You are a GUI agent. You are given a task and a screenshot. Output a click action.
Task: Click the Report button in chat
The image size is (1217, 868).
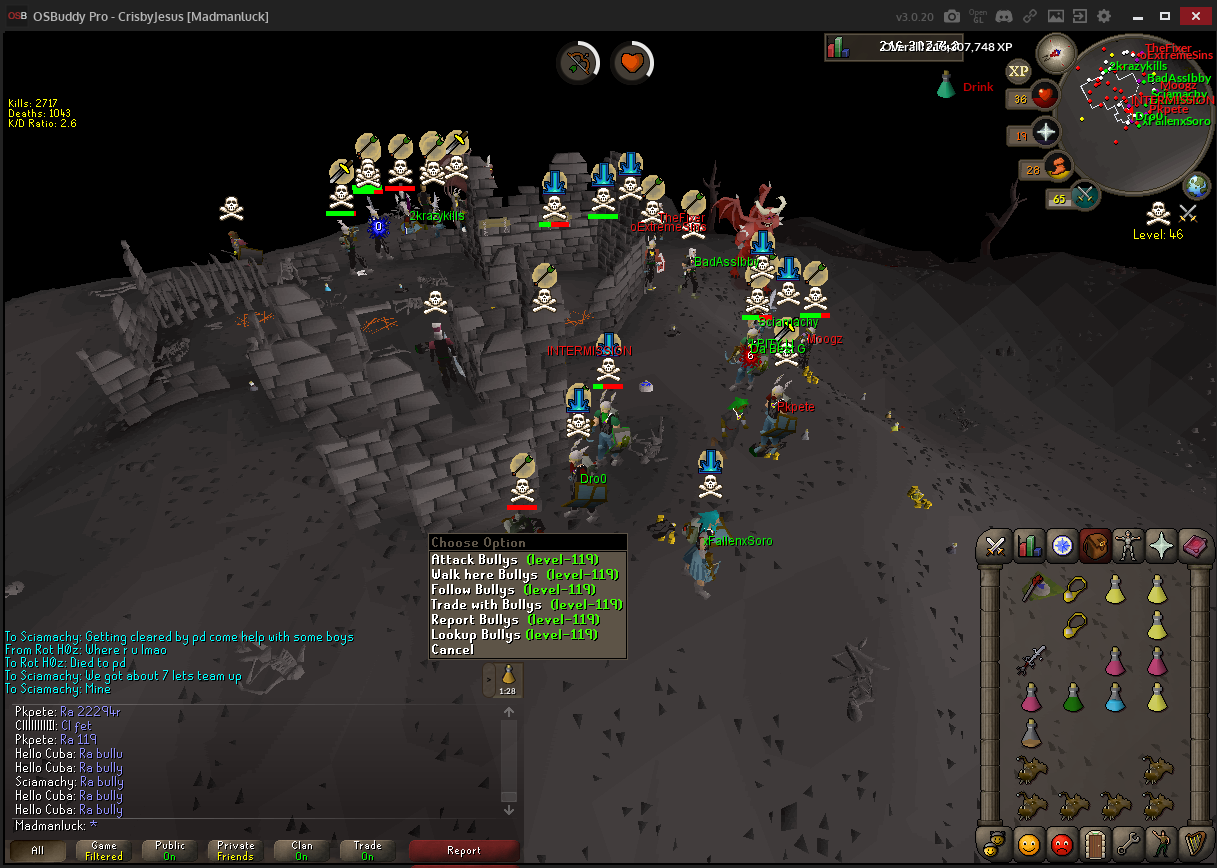pyautogui.click(x=464, y=851)
